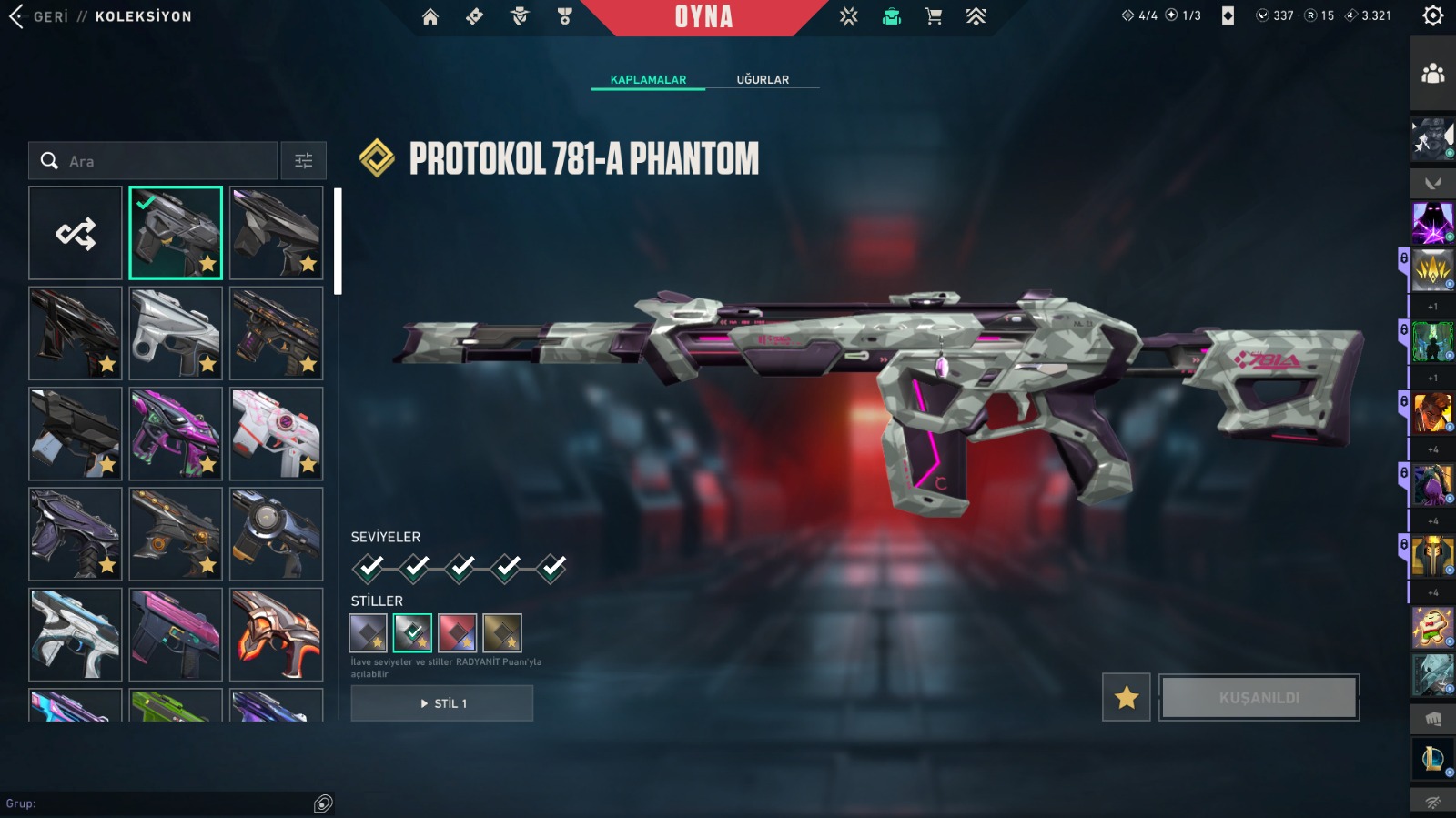Viewport: 1456px width, 818px height.
Task: Open the settings gear
Action: 1433,15
